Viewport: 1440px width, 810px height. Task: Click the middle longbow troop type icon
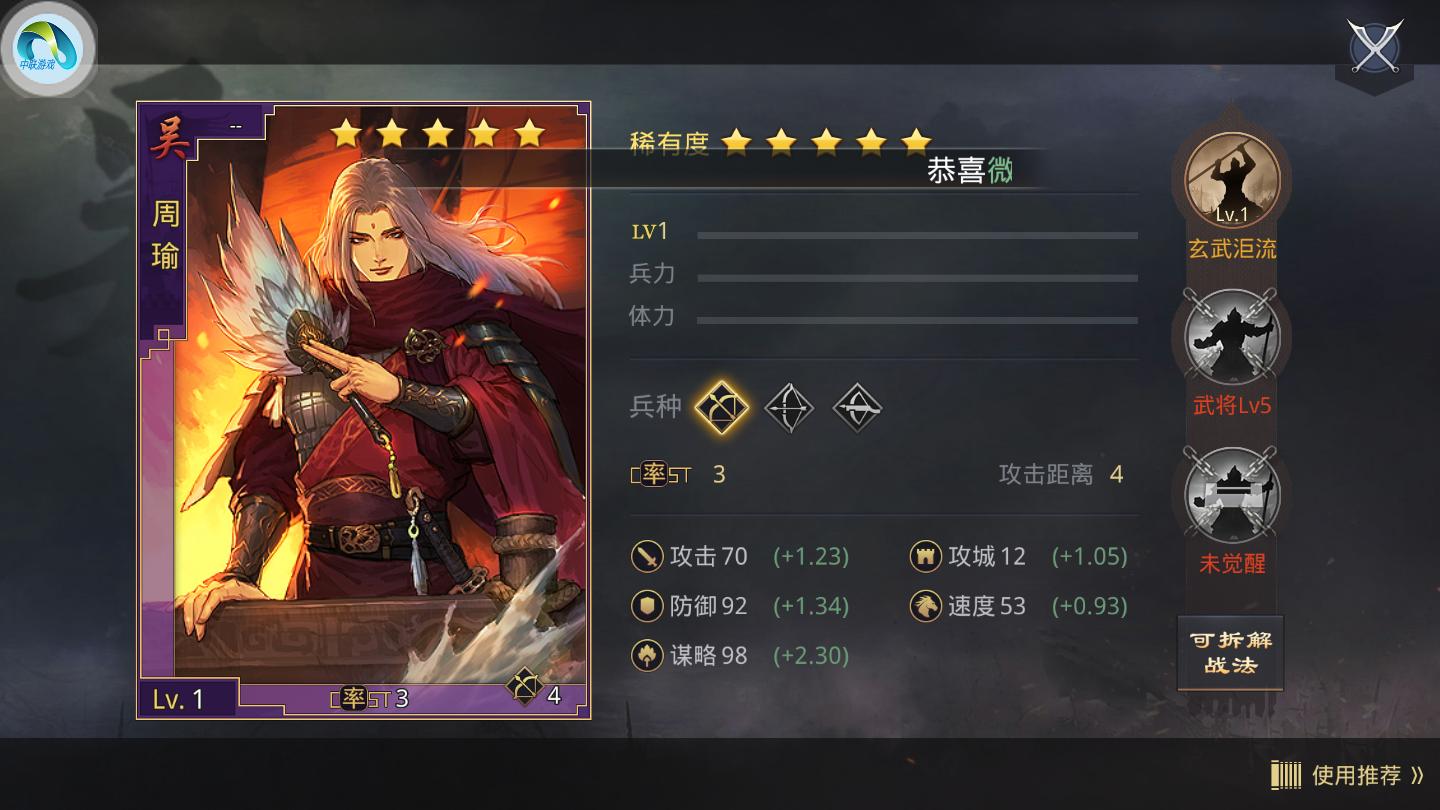pos(789,407)
